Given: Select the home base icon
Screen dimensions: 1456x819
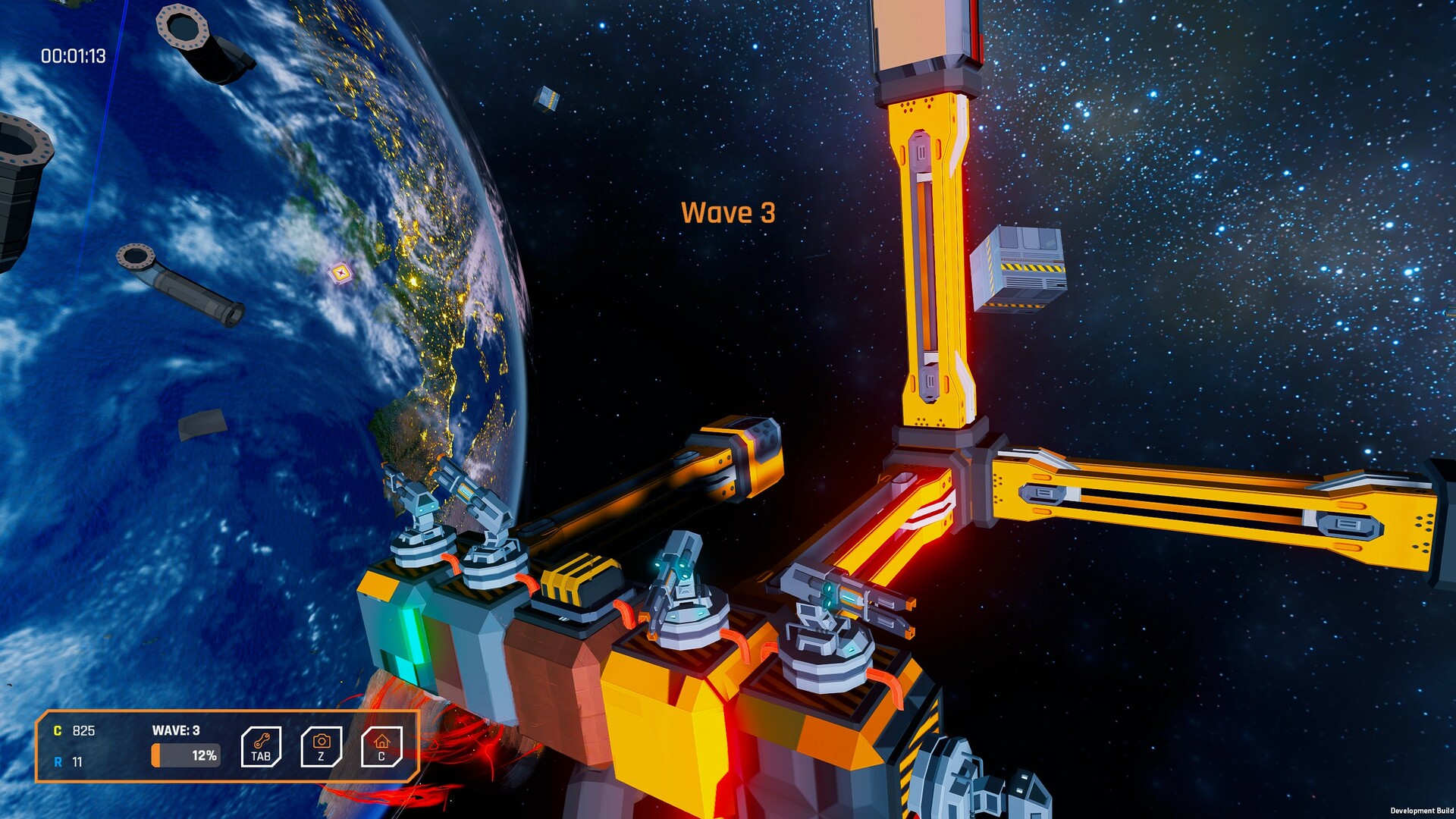Looking at the screenshot, I should pos(381,746).
